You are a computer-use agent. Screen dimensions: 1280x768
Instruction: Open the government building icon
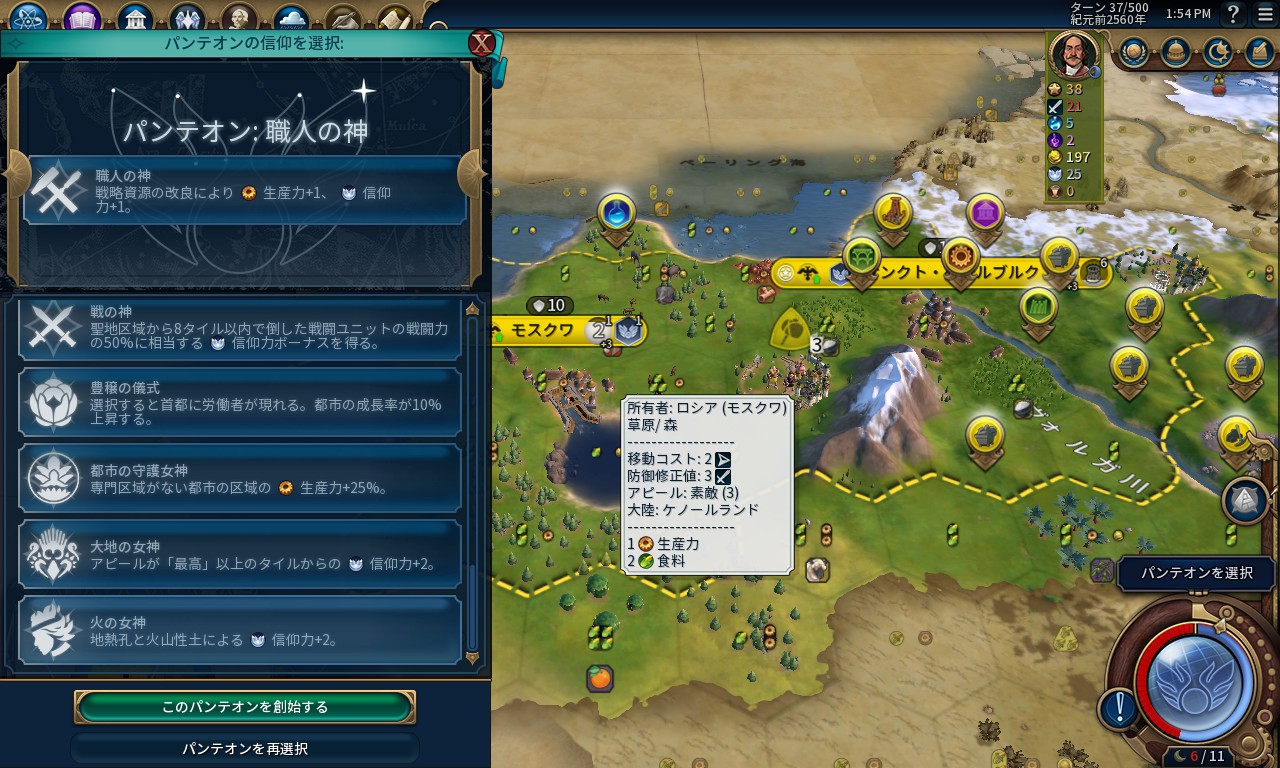134,18
